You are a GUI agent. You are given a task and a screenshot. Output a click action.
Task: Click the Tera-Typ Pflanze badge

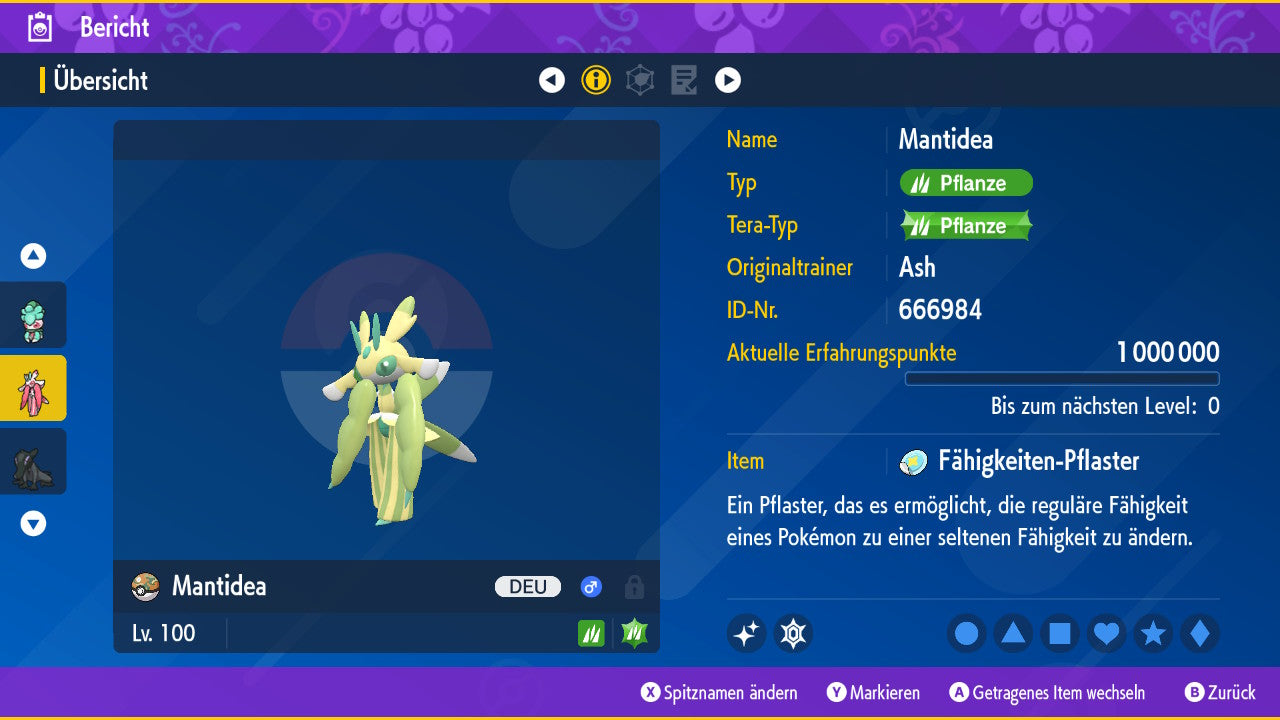[966, 226]
